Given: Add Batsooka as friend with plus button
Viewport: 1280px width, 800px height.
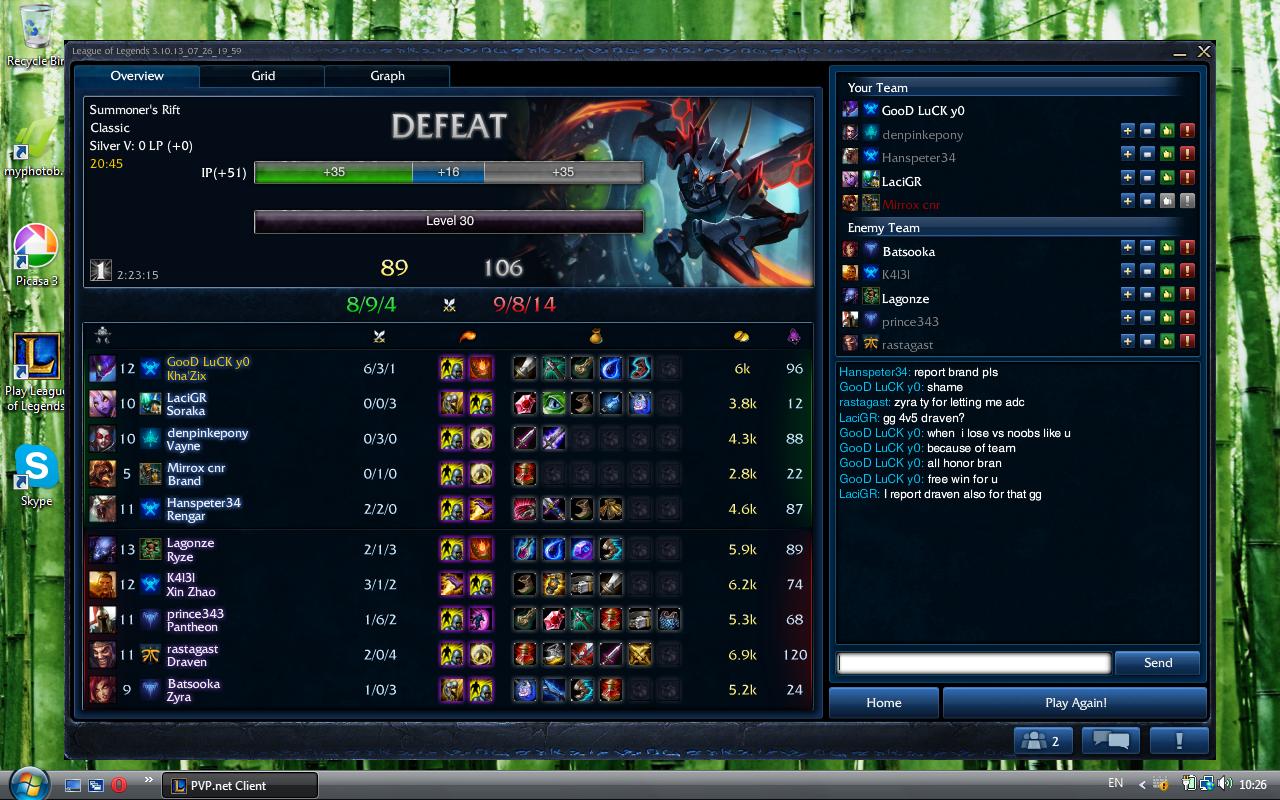Looking at the screenshot, I should (1127, 248).
